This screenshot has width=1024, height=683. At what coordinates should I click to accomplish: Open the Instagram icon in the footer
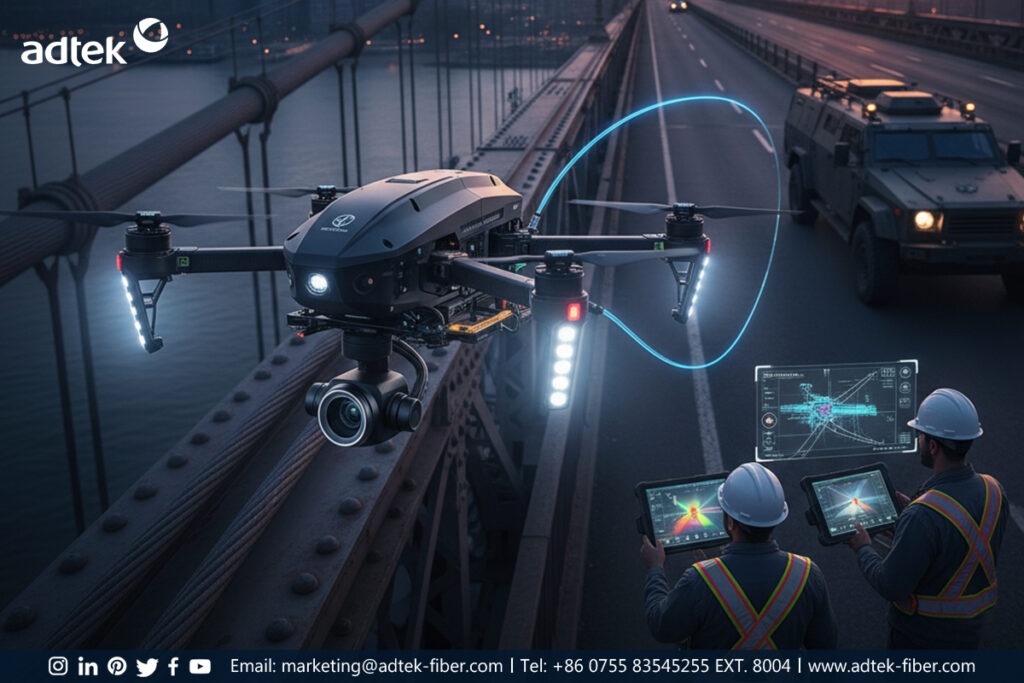(58, 666)
